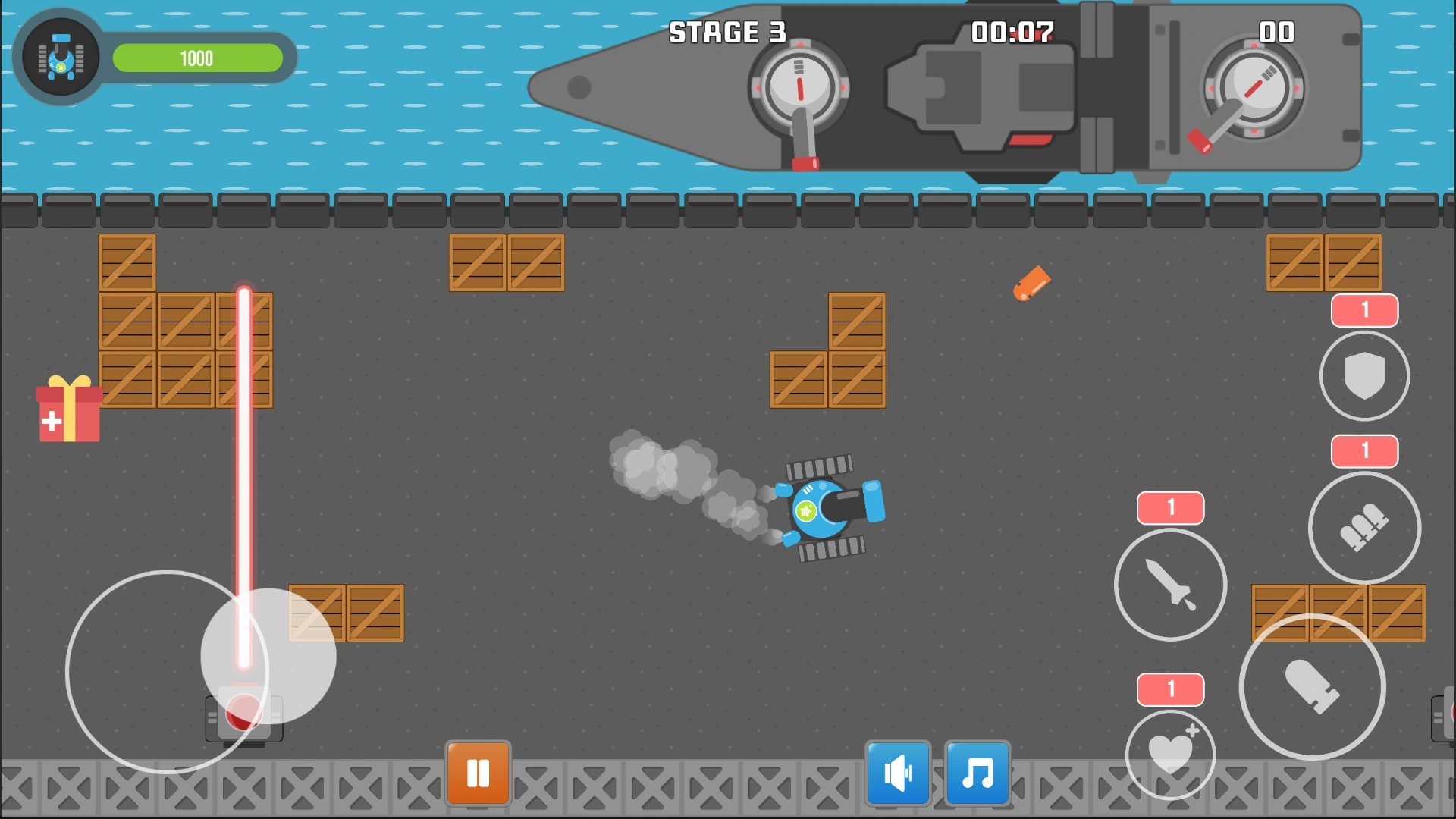
Task: Tap the virtual movement joystick knob
Action: pyautogui.click(x=268, y=656)
